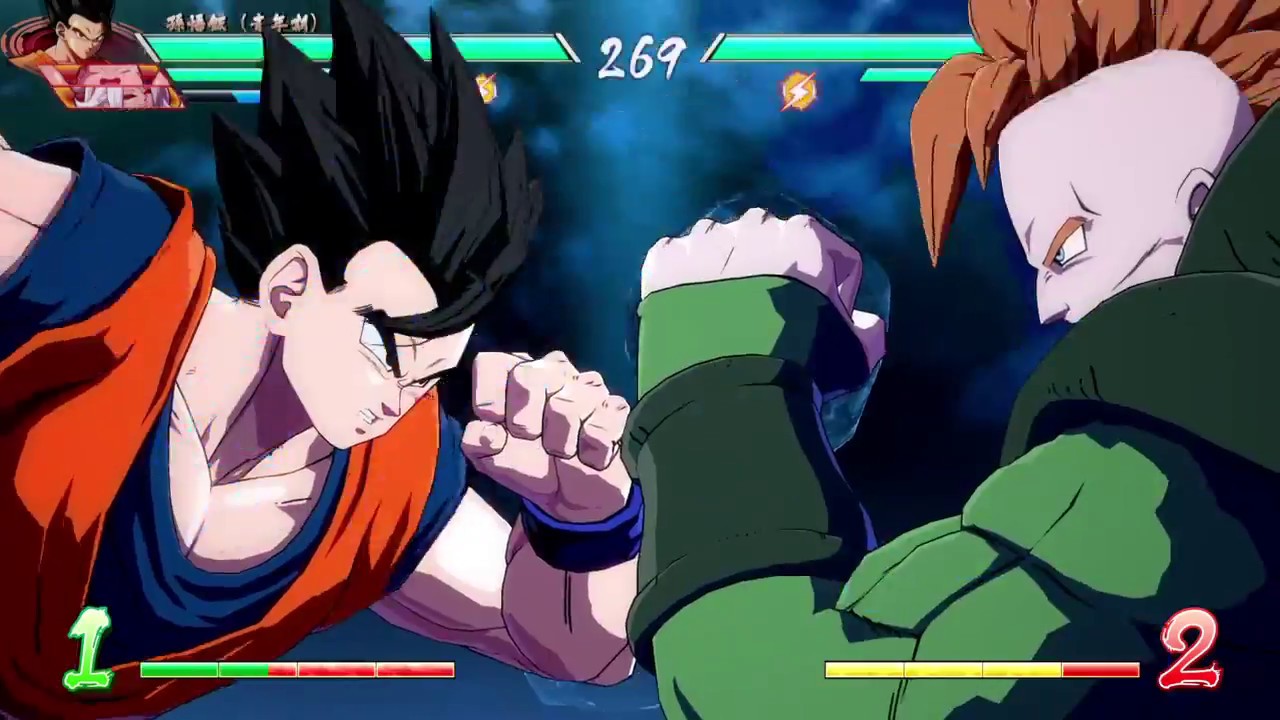
Task: Click the left yellow Sparking lightning icon
Action: coord(484,90)
